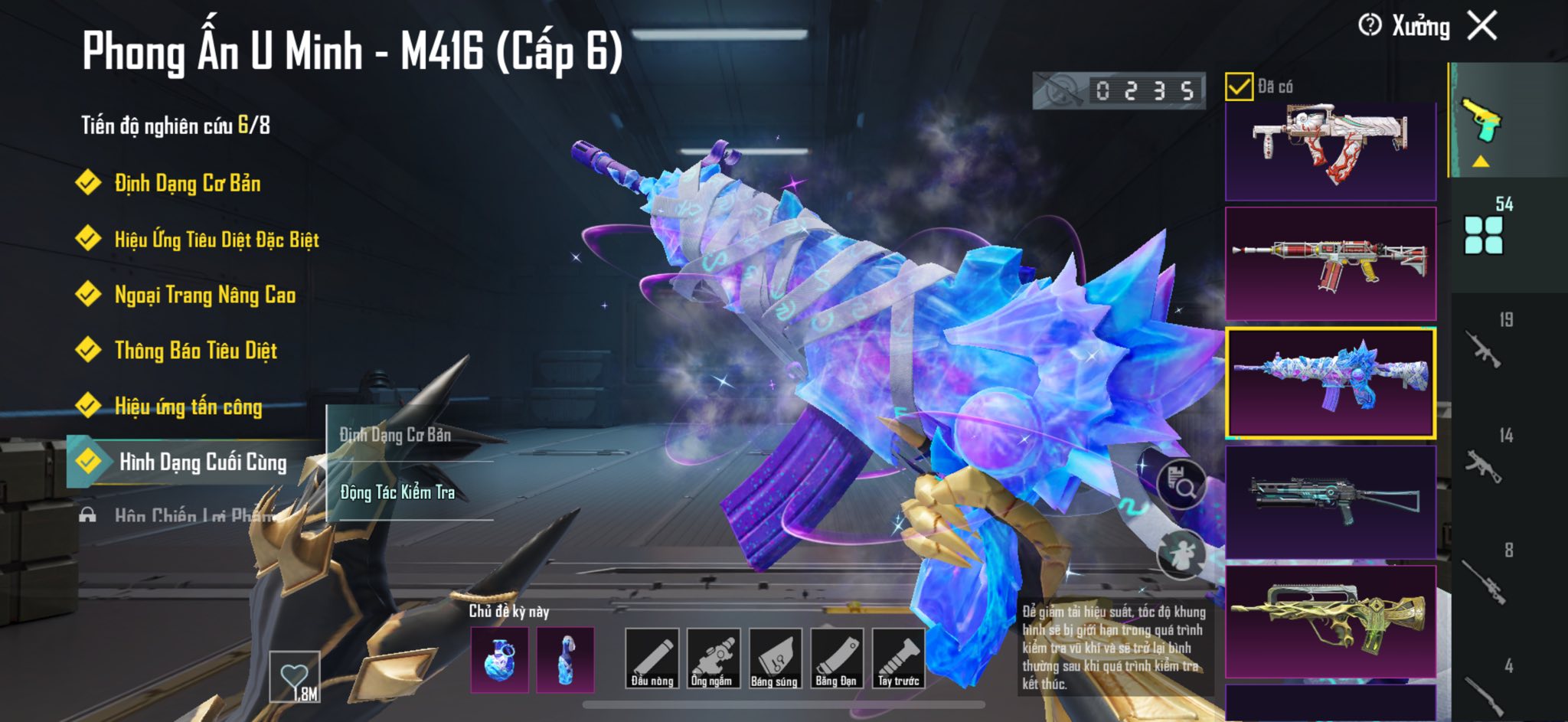Select the dark teal PP-19 Bizon skin

[1331, 502]
